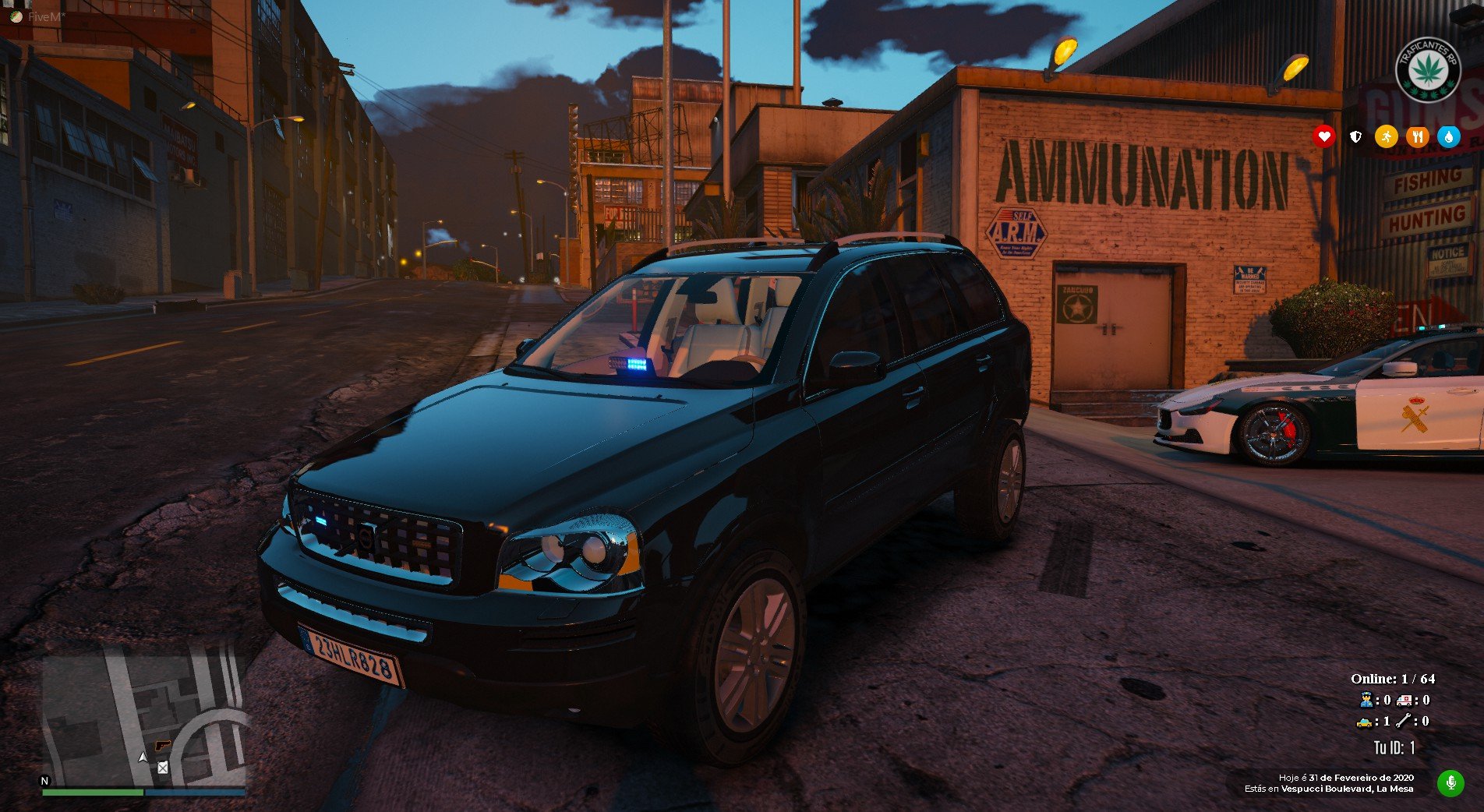Toggle the green microphone voice button
The image size is (1484, 812).
pos(1450,782)
